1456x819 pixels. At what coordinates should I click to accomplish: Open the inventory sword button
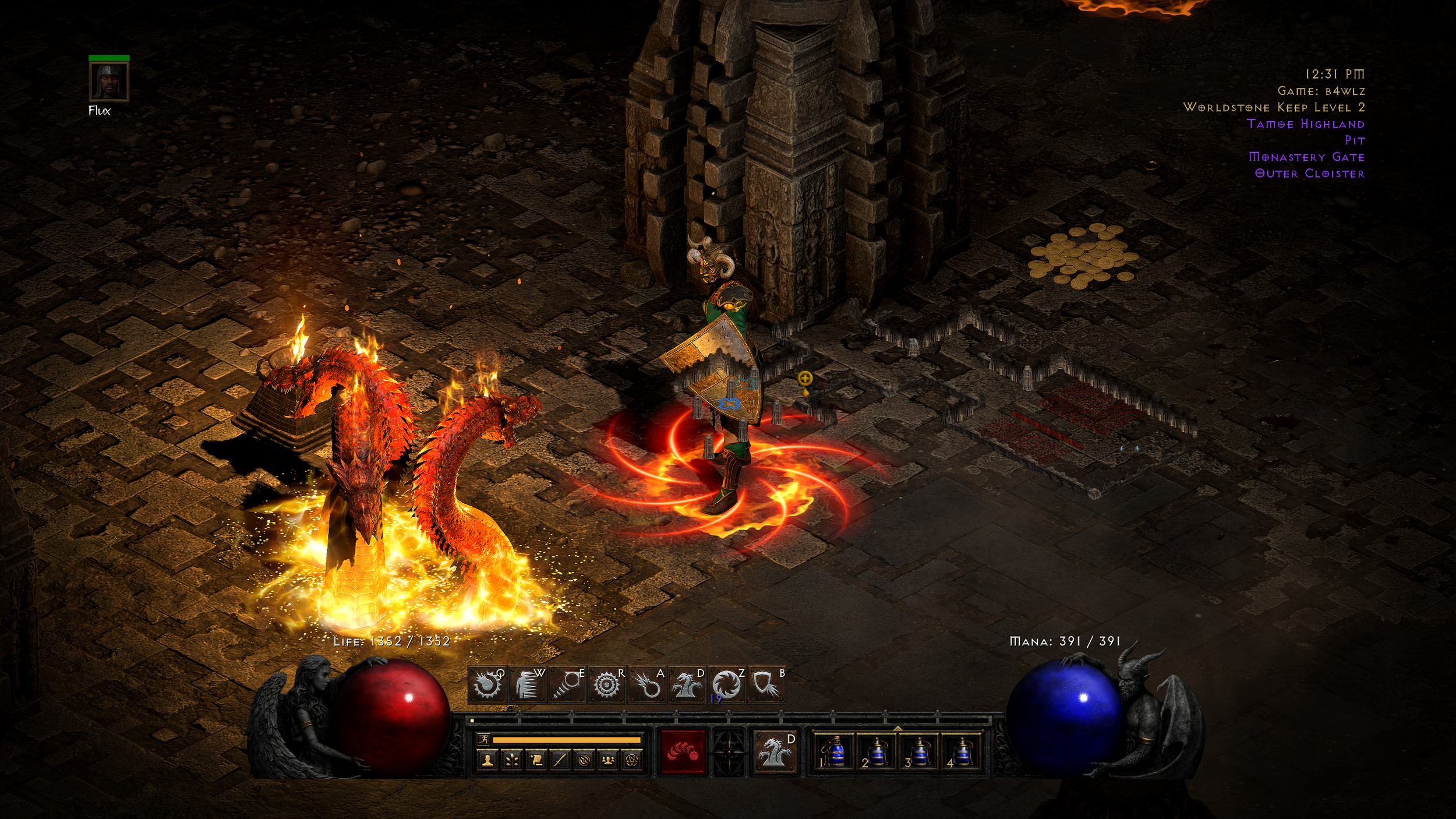pos(560,760)
